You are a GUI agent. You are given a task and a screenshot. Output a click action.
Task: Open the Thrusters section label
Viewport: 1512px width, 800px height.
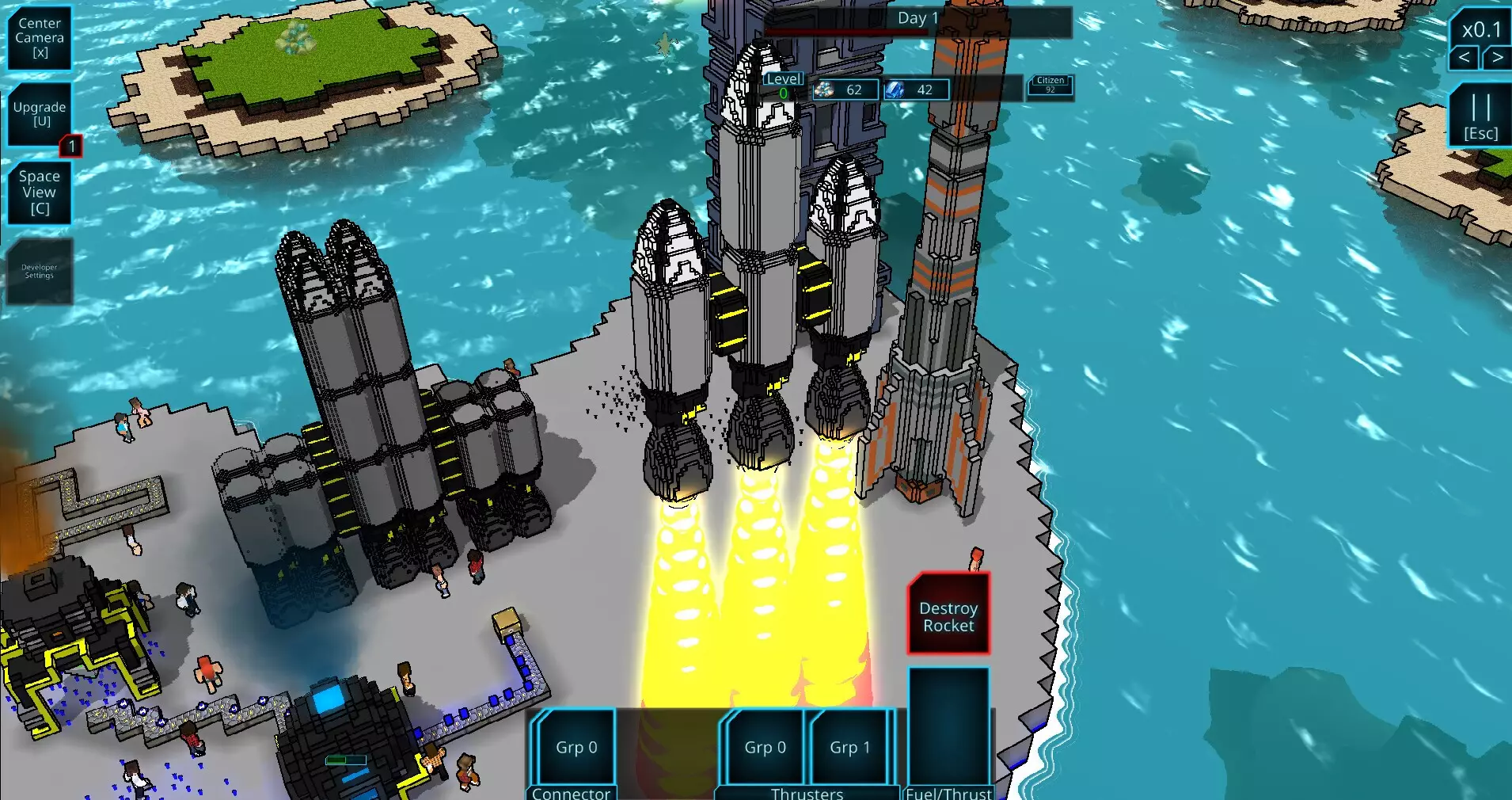click(807, 793)
